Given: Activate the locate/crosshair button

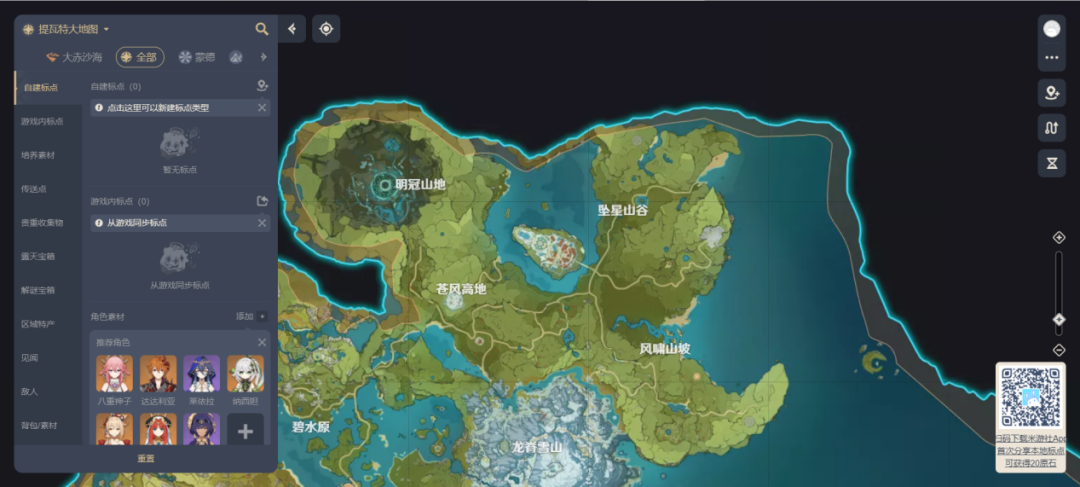Looking at the screenshot, I should pos(326,29).
